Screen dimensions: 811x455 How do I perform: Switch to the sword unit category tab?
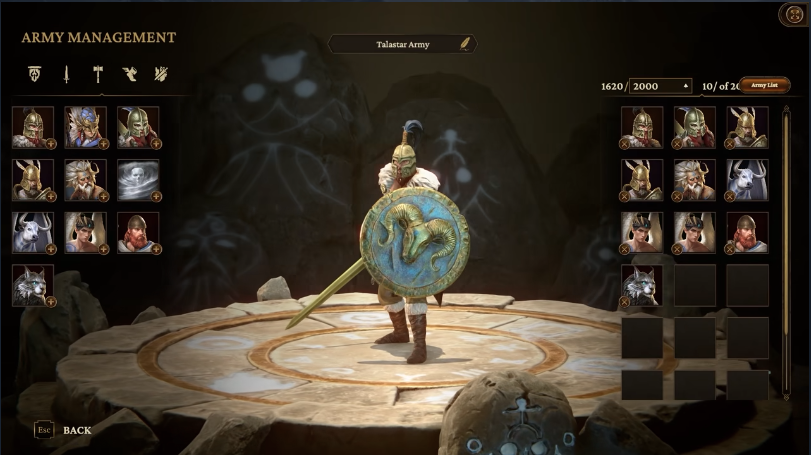66,74
